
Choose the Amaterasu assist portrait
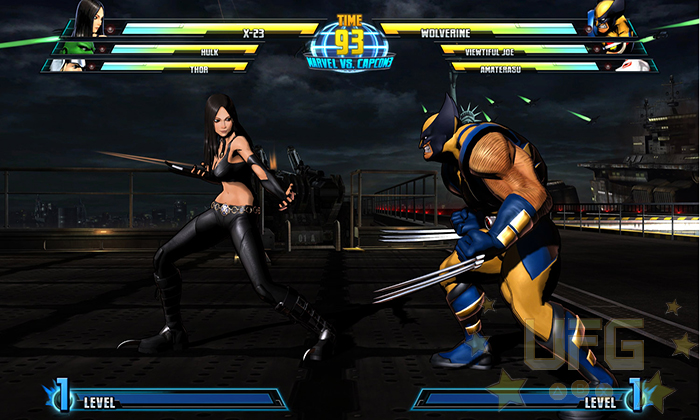coord(631,65)
